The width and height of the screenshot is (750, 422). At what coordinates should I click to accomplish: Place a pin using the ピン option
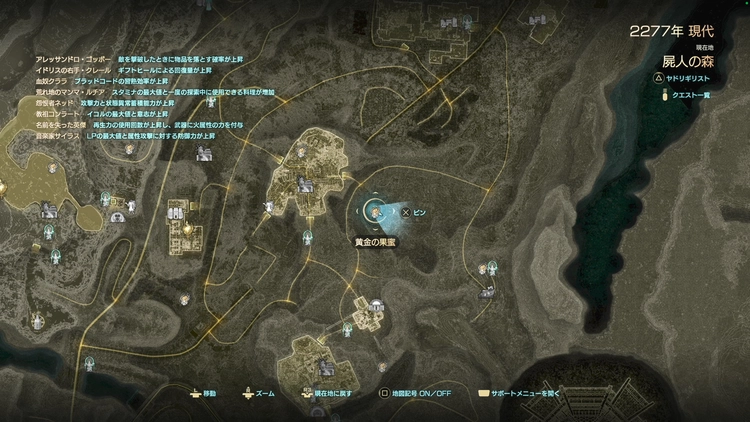click(414, 213)
